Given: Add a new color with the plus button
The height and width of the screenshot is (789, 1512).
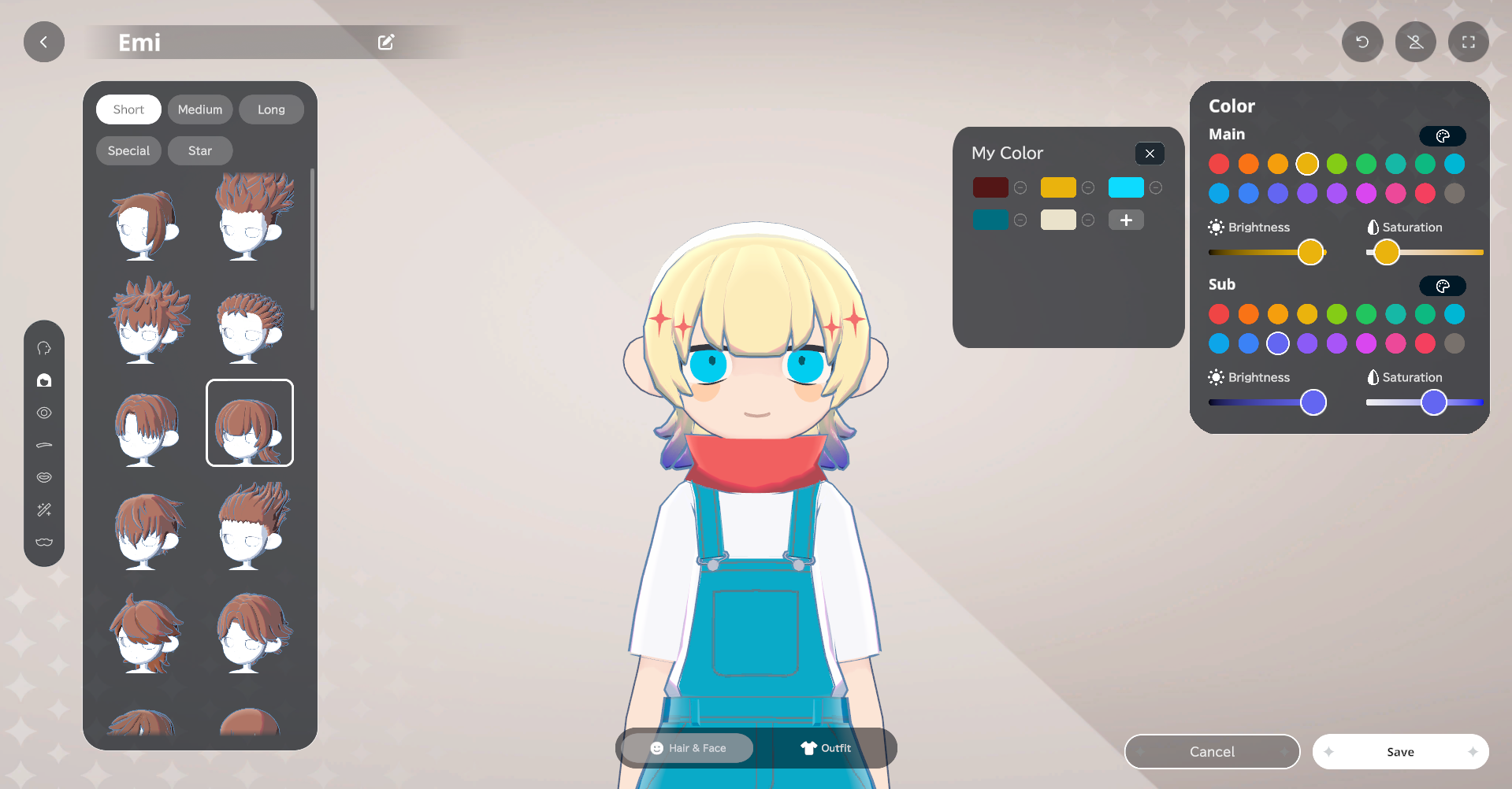Looking at the screenshot, I should (x=1125, y=220).
